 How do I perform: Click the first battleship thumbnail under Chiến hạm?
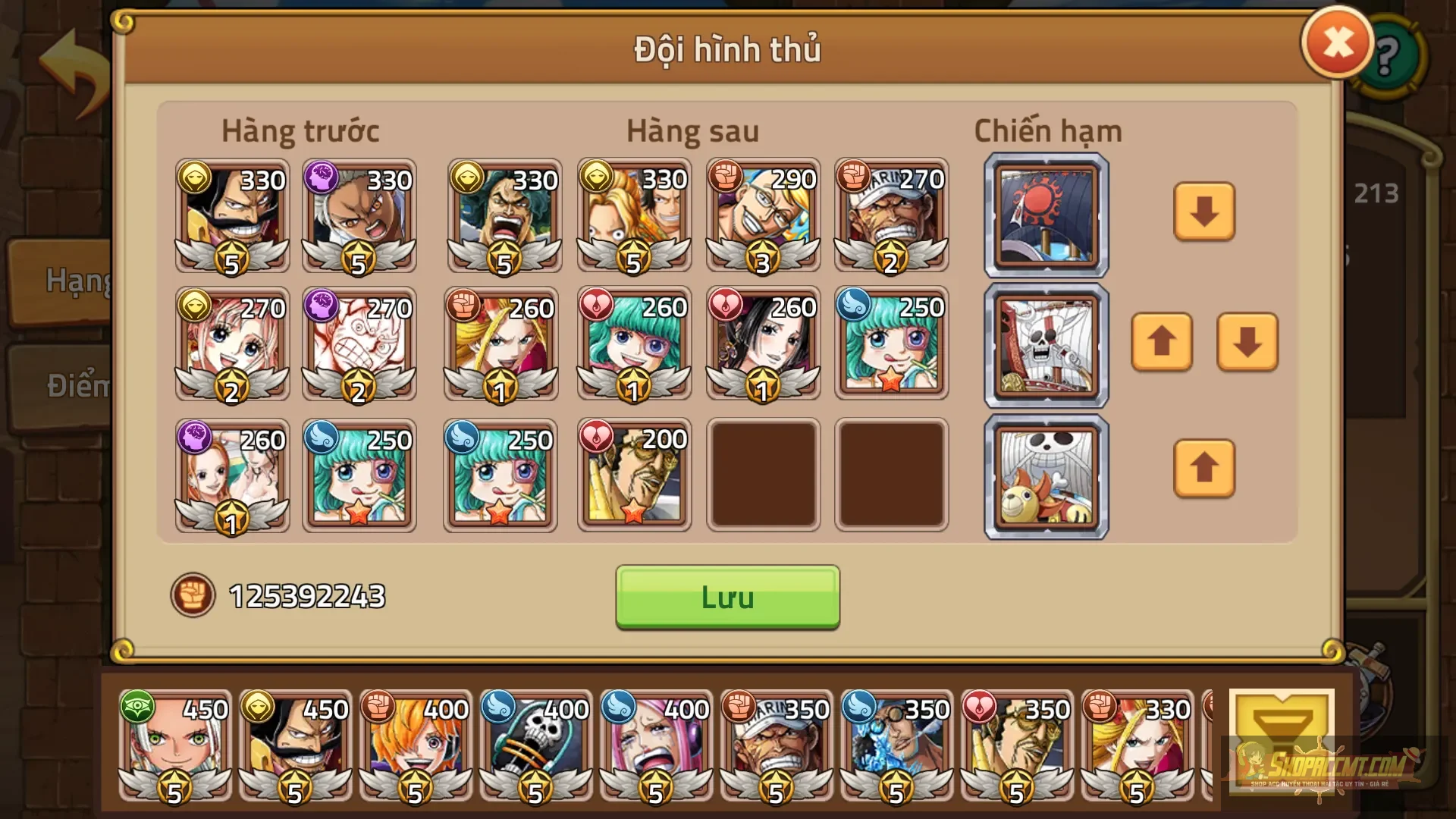(x=1045, y=214)
